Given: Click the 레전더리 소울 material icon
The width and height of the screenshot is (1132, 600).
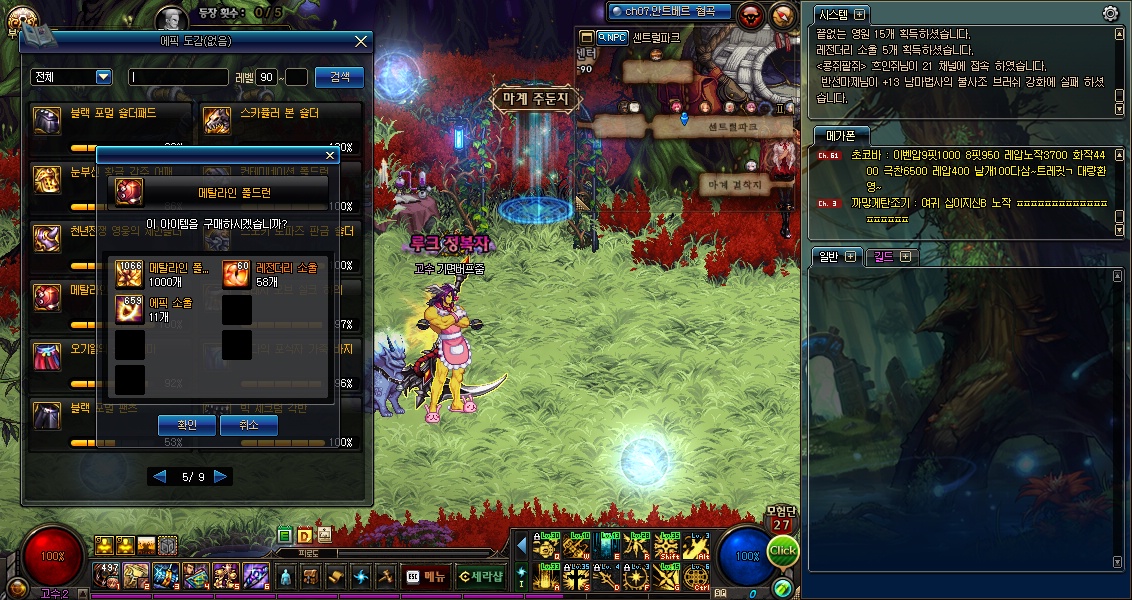Looking at the screenshot, I should [236, 274].
